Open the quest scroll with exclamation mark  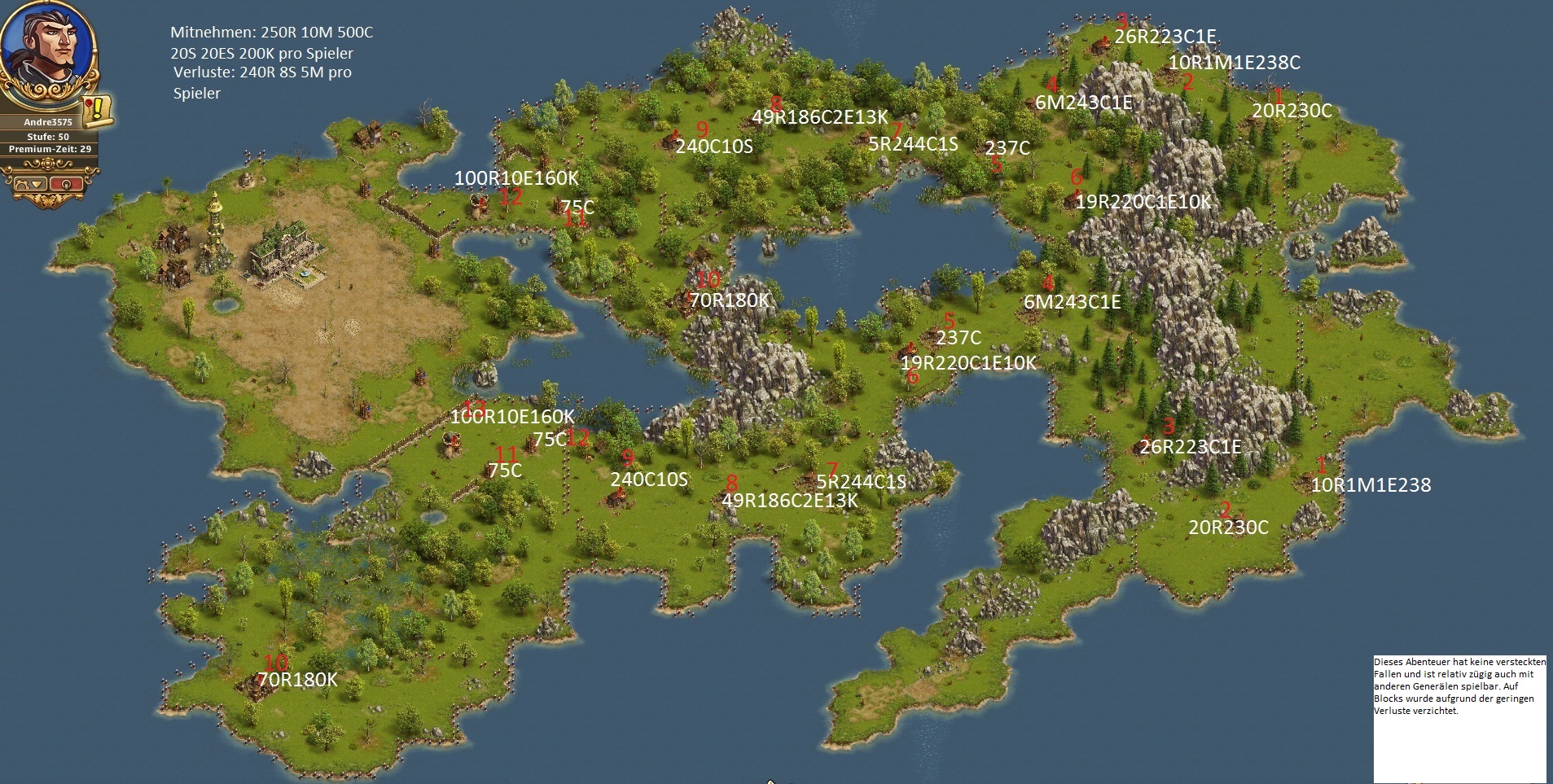point(98,110)
